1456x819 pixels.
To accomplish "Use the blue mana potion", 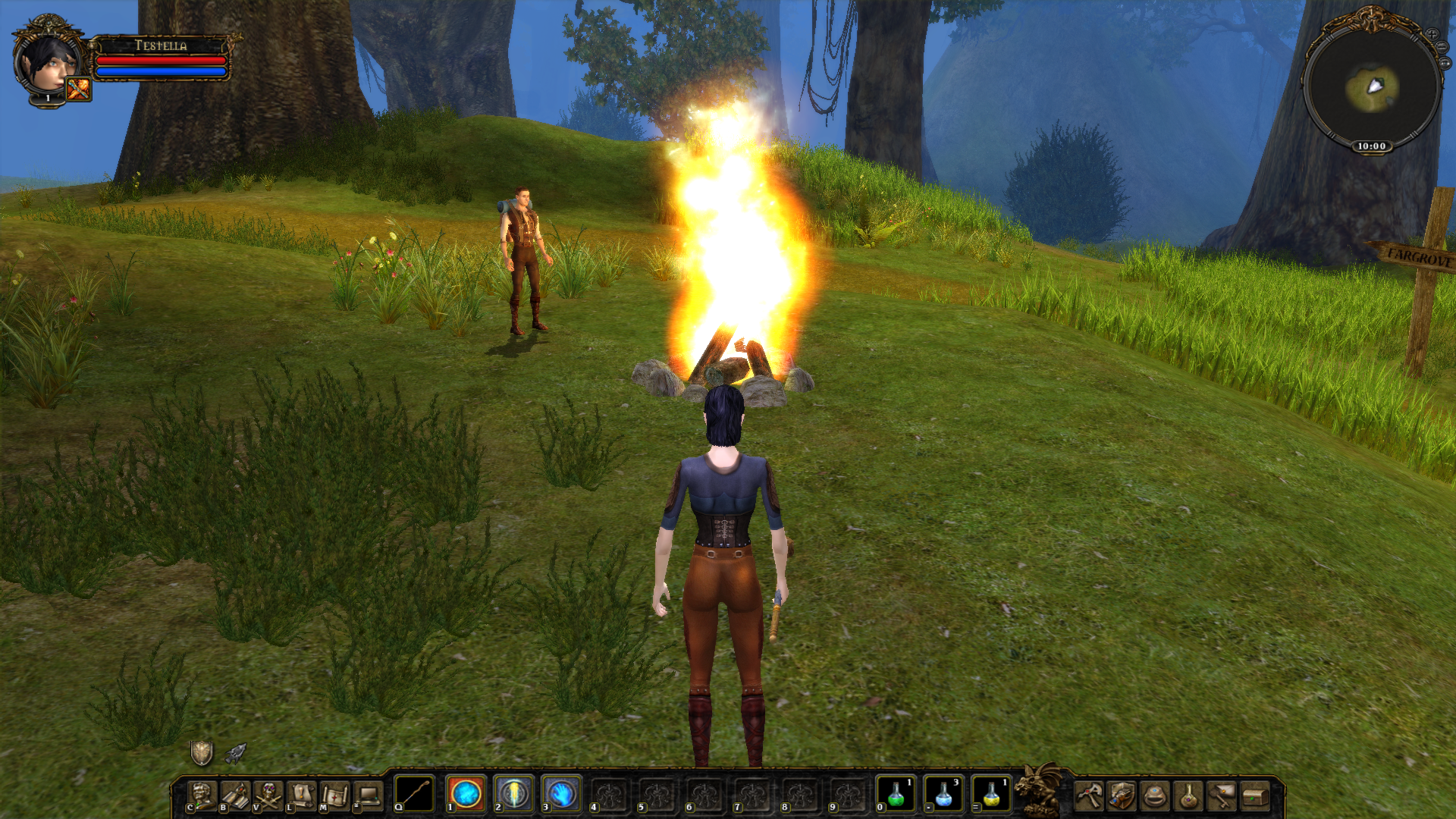I will point(943,794).
